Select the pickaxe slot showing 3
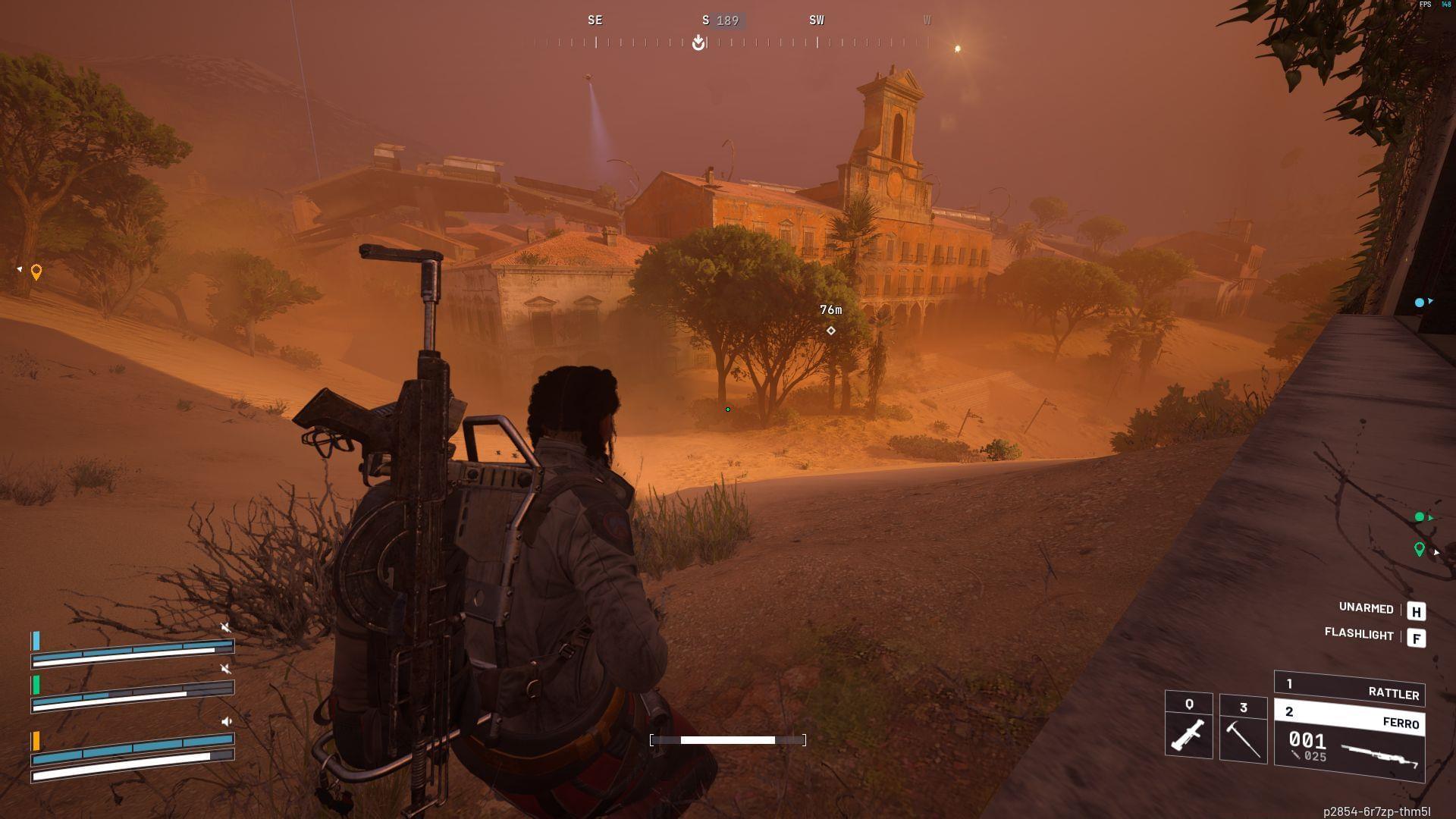 [1244, 728]
